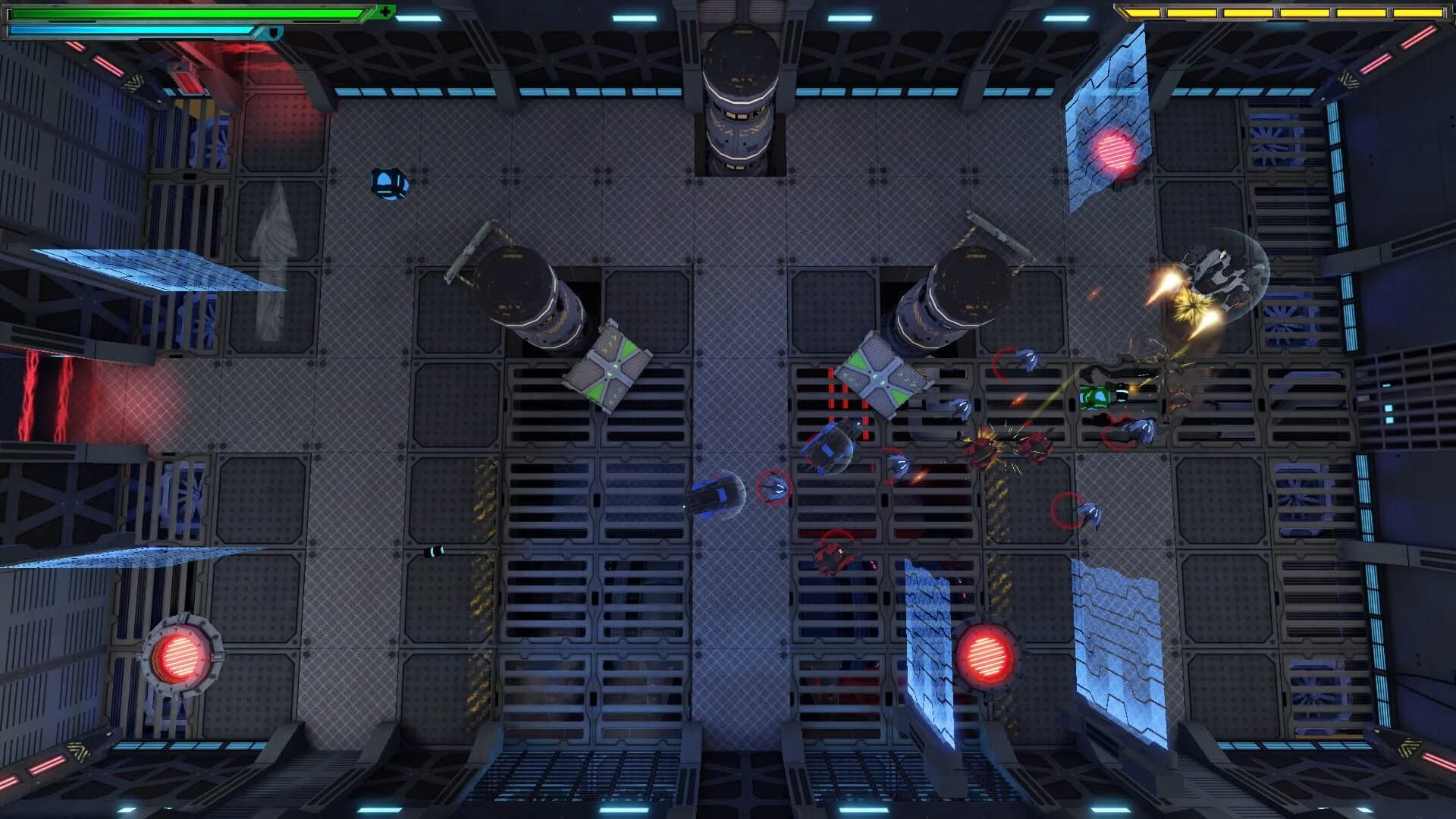Activate the glowing red orb on the top-right panel
Screen dimensions: 1456x819
1112,150
